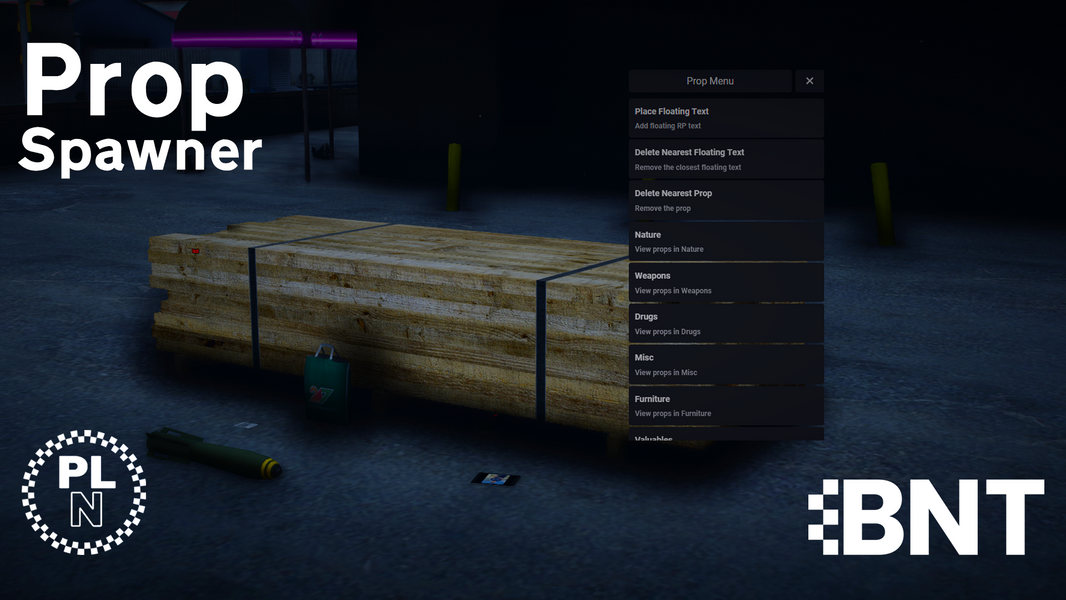Select Place Floating Text option
This screenshot has width=1066, height=600.
pyautogui.click(x=726, y=118)
